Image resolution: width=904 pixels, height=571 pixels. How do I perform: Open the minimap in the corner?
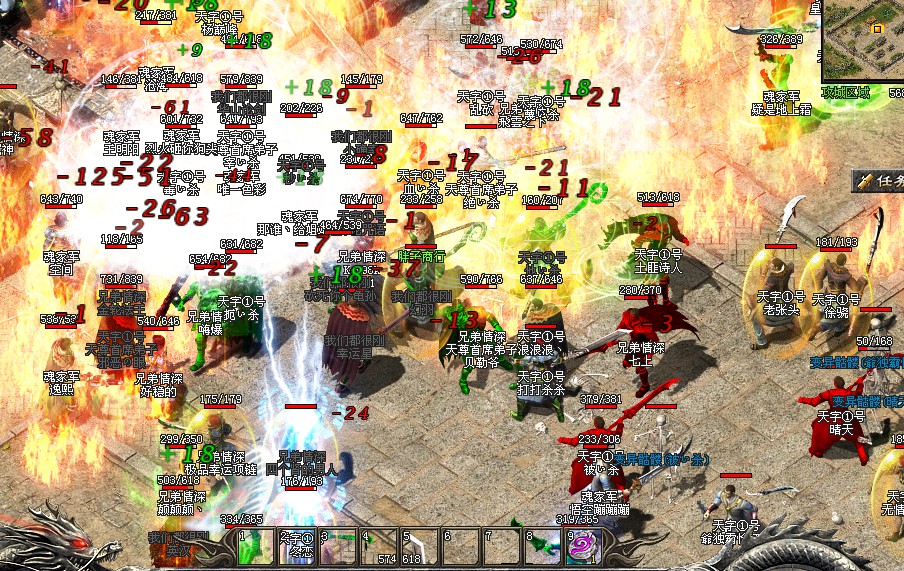[x=864, y=40]
